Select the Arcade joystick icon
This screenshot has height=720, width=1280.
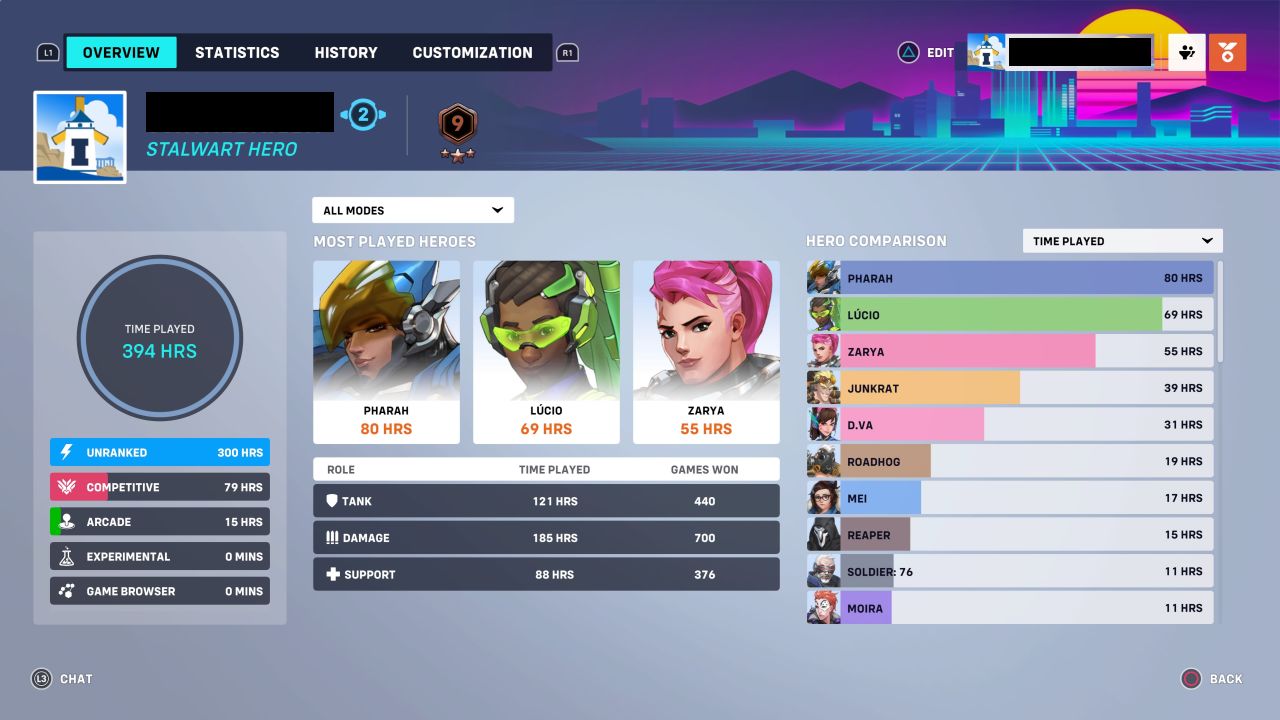tap(65, 521)
